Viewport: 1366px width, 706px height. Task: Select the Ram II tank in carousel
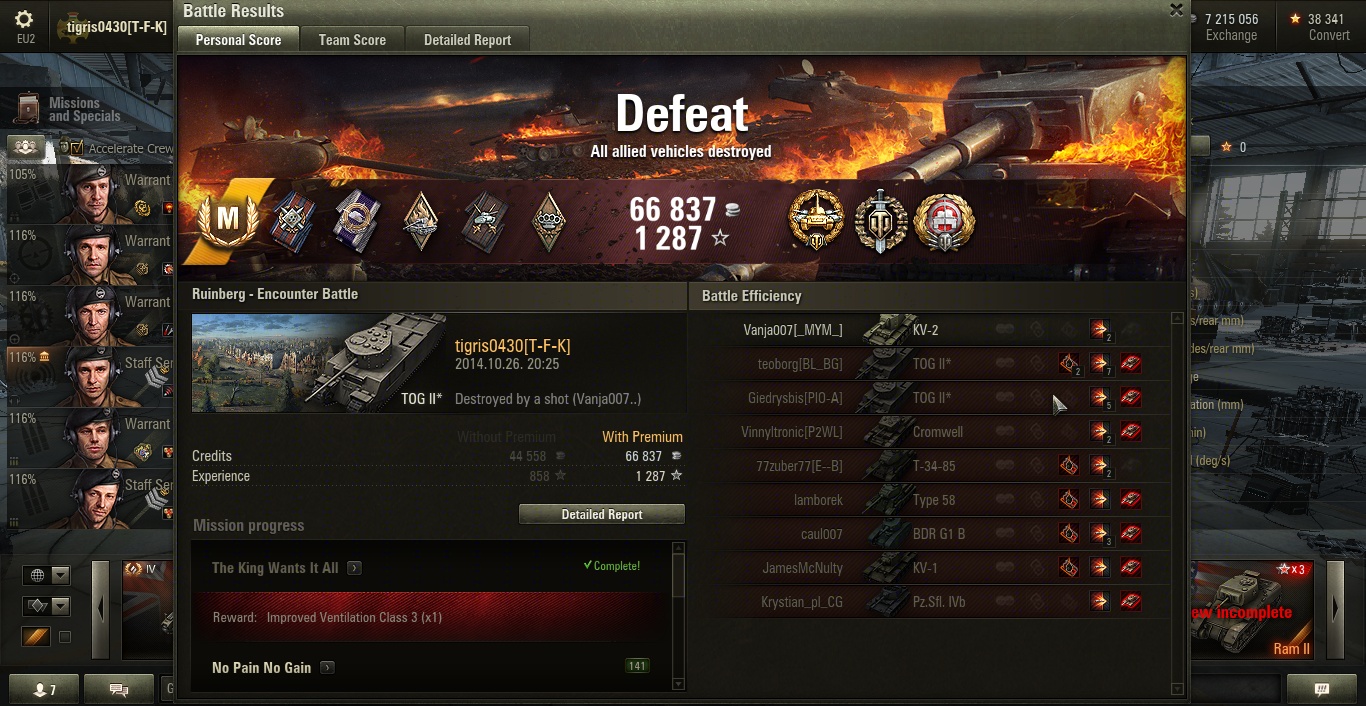tap(1254, 610)
